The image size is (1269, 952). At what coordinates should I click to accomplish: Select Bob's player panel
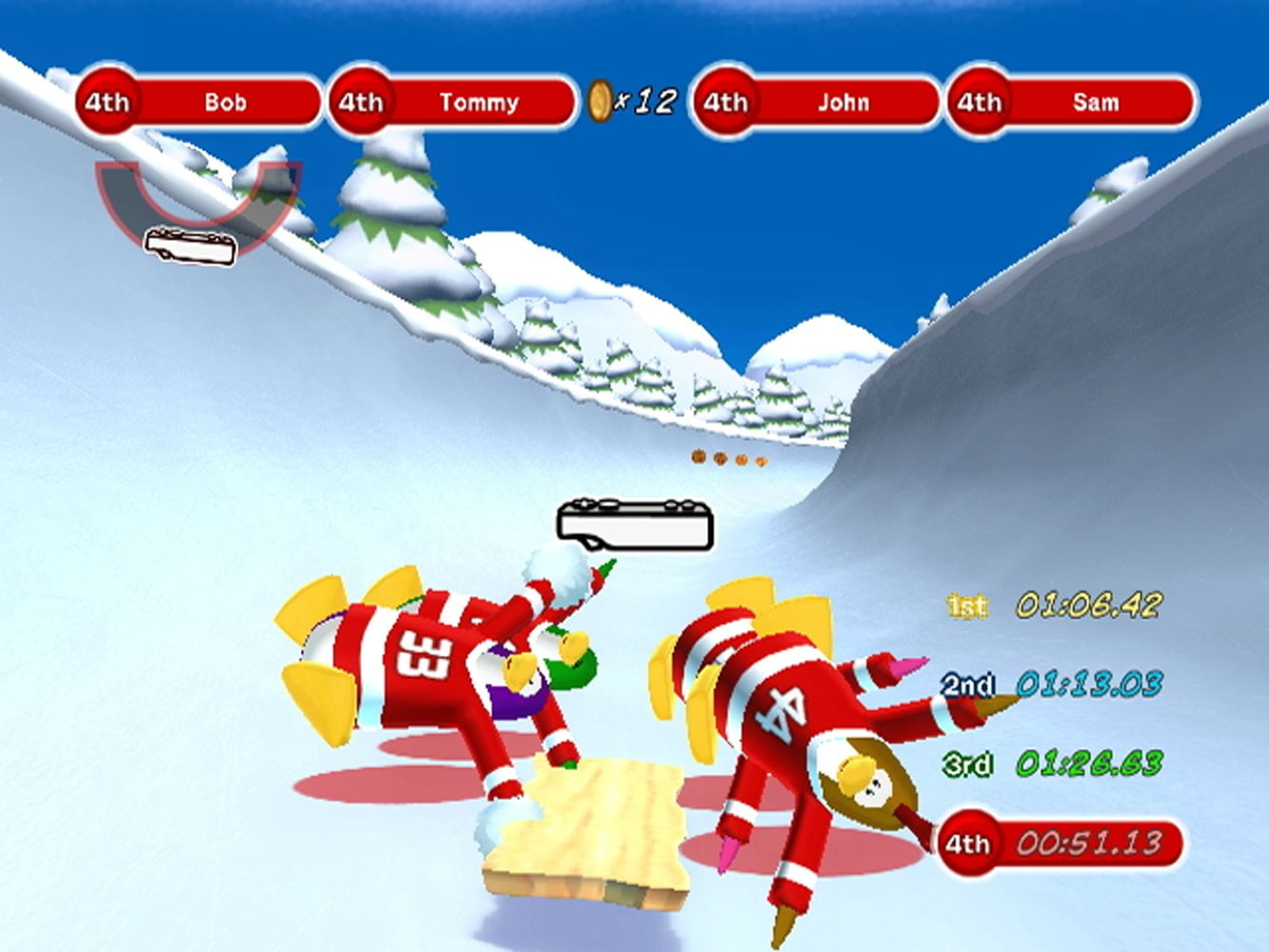coord(200,102)
